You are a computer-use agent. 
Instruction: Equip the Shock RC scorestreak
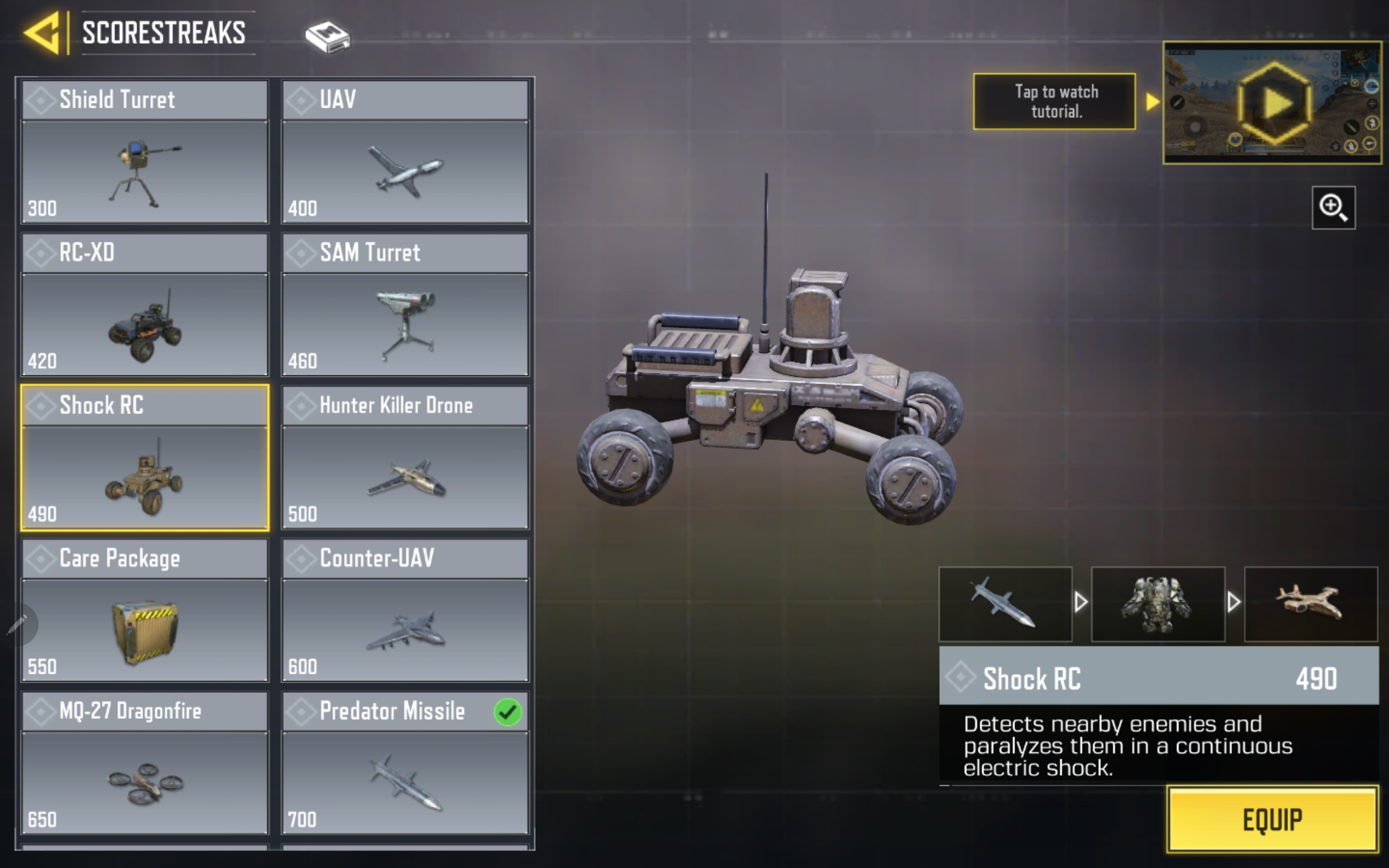[x=1272, y=819]
